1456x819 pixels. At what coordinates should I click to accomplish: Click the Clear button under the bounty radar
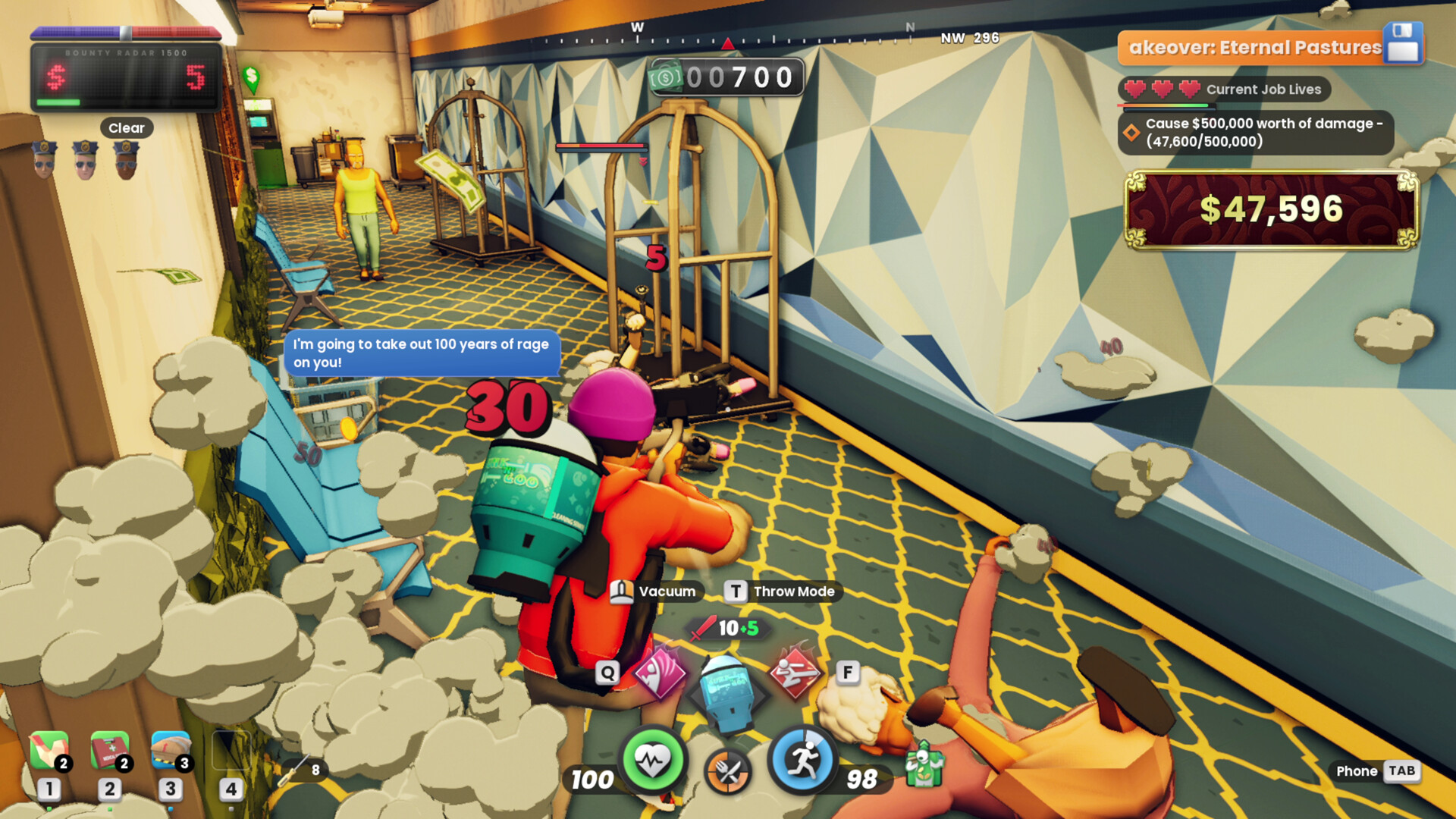126,127
